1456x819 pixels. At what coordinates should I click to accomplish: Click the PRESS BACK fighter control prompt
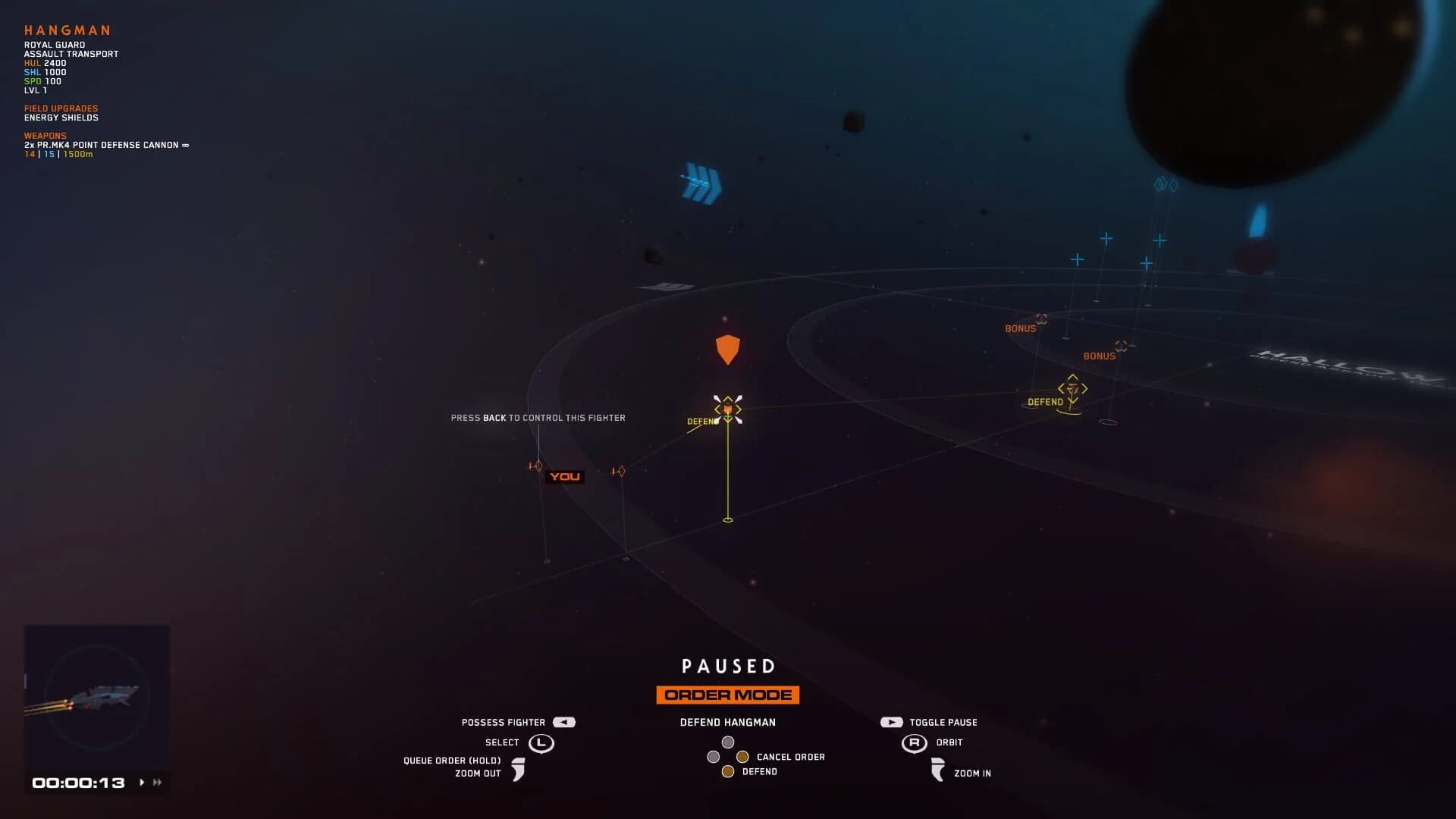[x=538, y=418]
